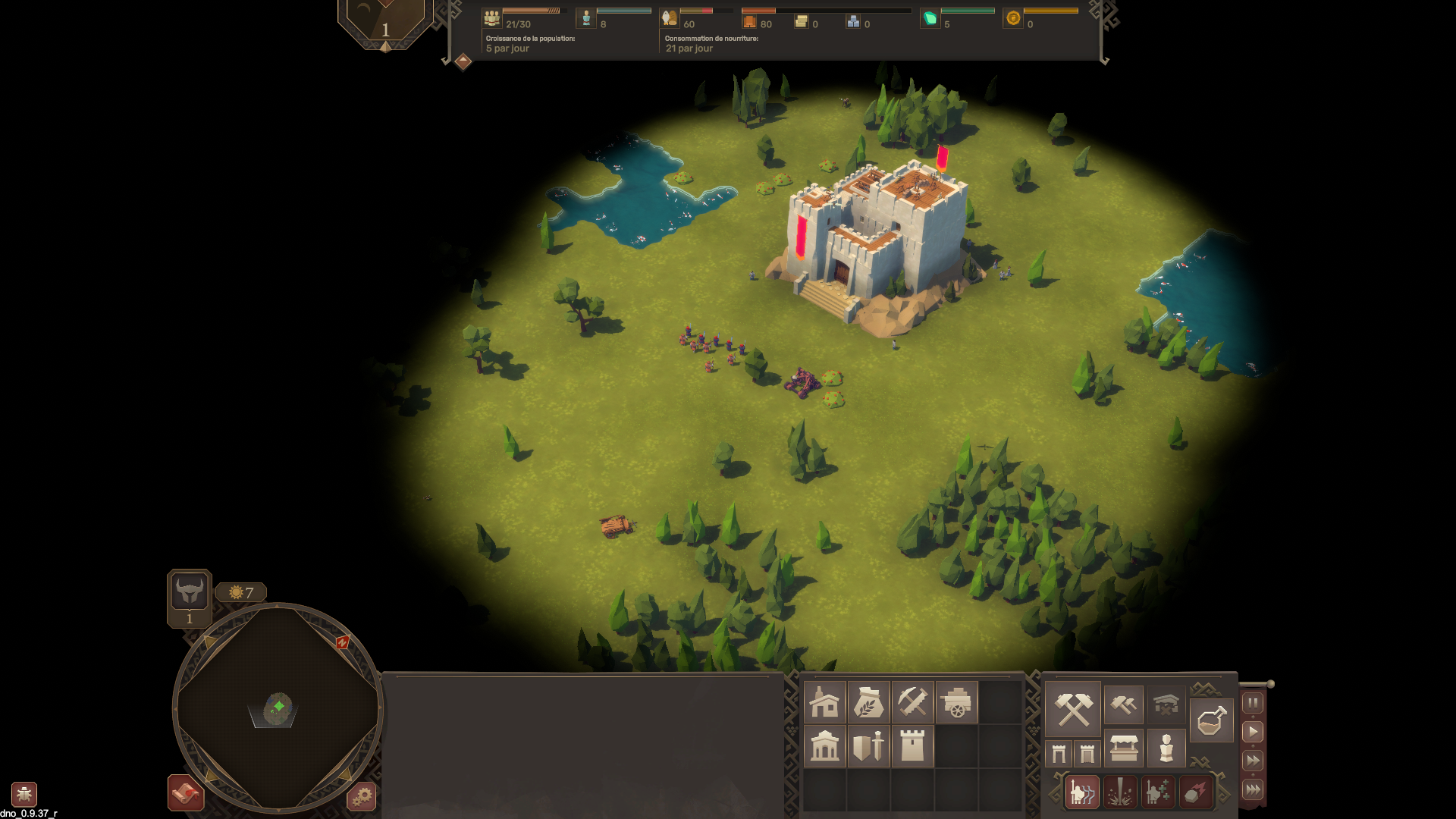Select the grain sack food category

[868, 702]
